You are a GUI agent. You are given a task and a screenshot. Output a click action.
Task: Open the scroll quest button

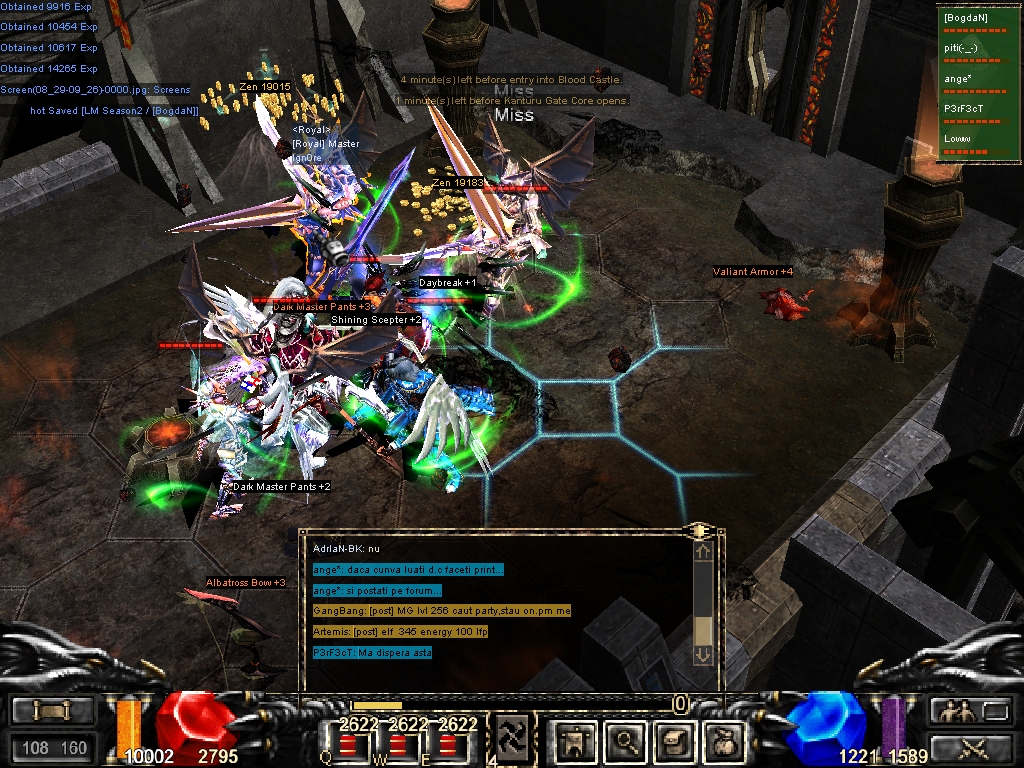click(x=675, y=740)
